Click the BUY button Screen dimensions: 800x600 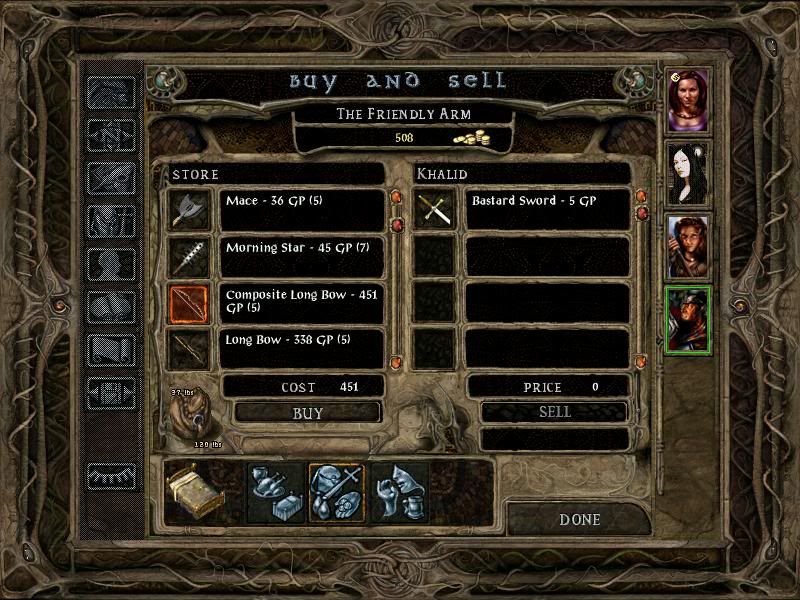pos(307,412)
